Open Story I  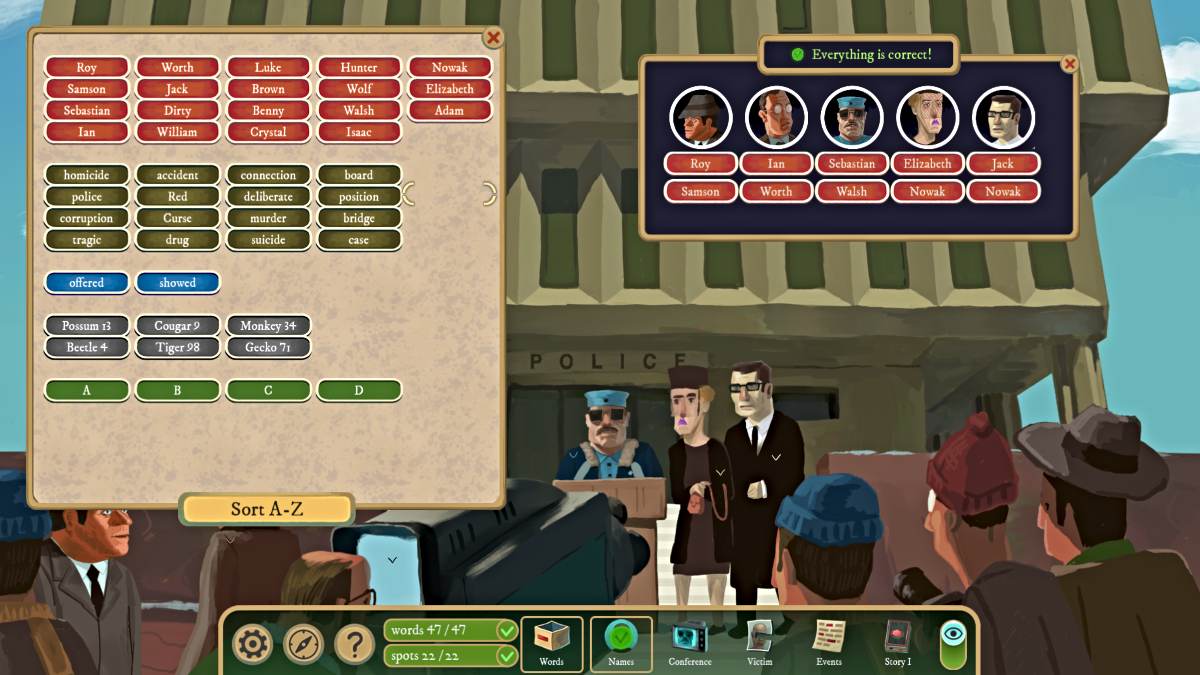[897, 643]
